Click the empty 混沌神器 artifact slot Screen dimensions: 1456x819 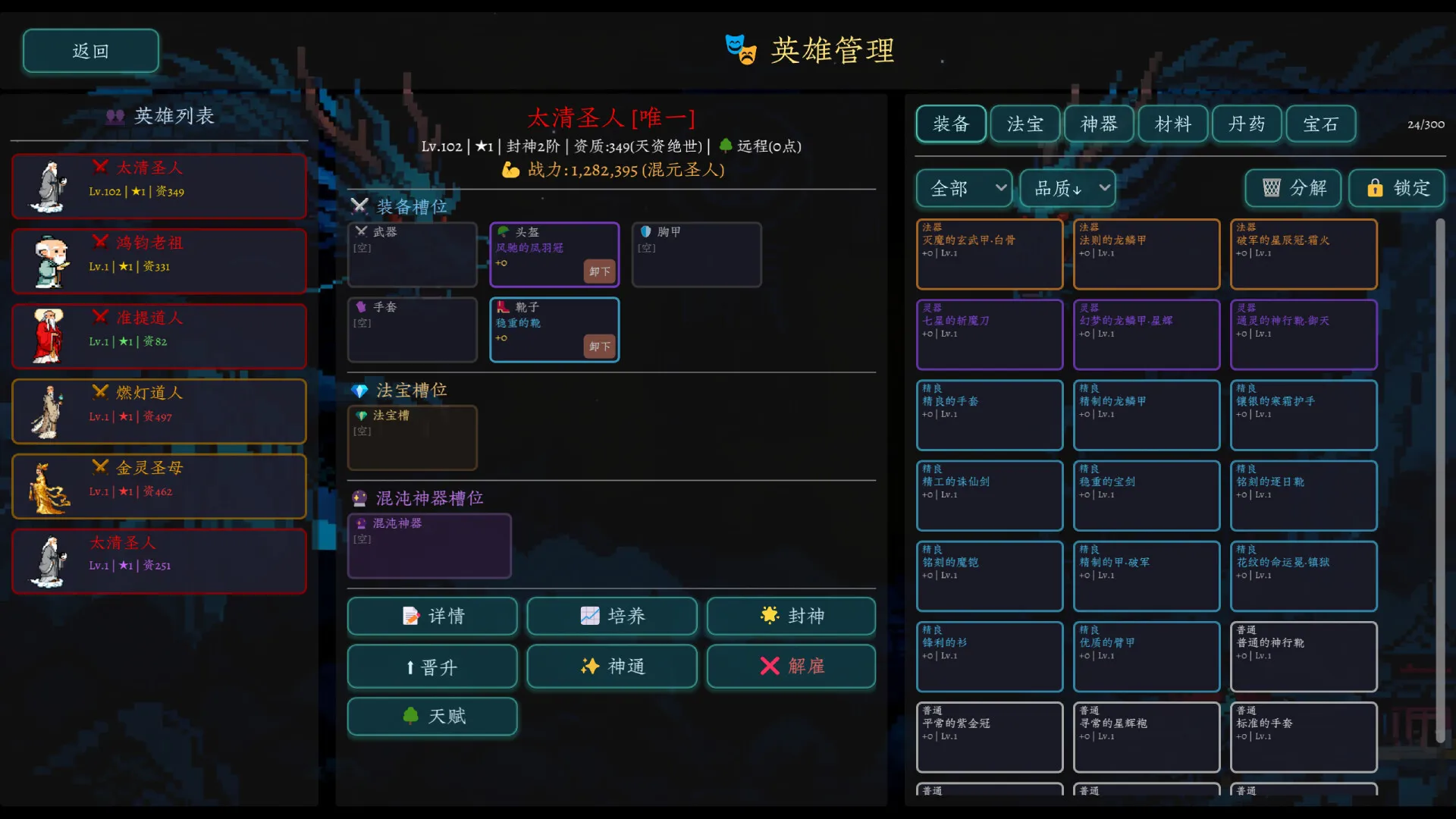point(429,545)
